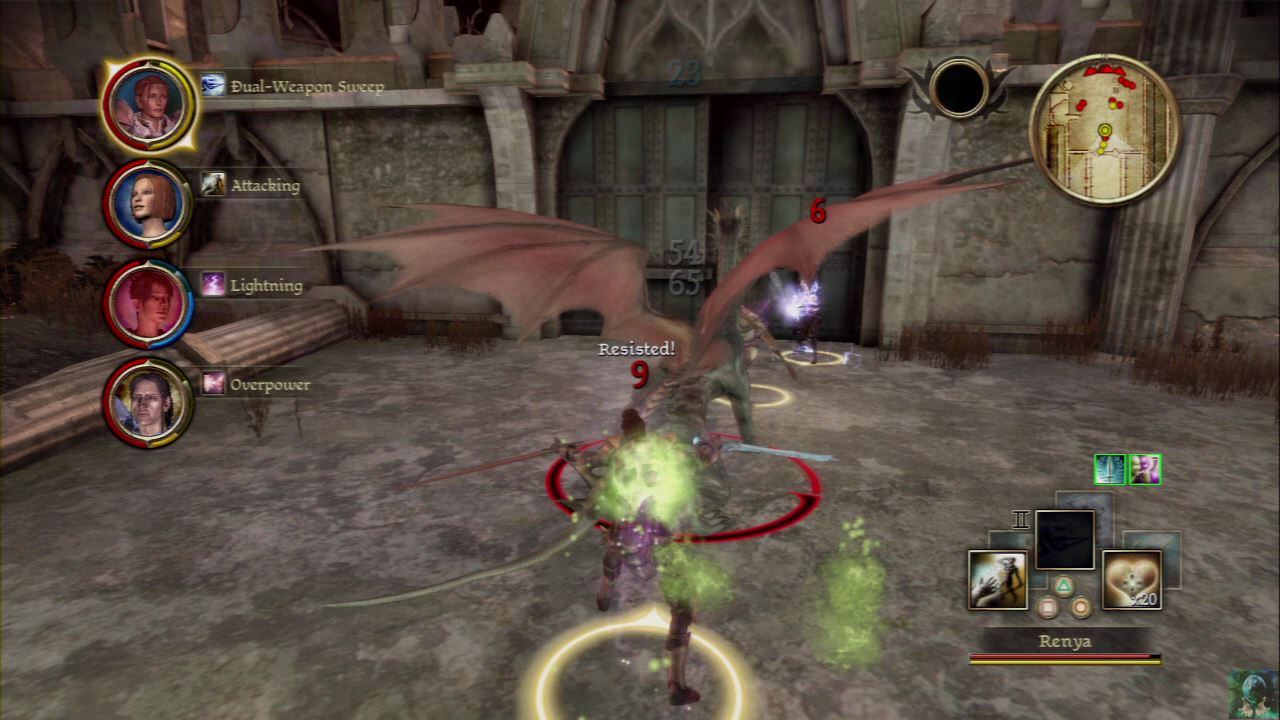The height and width of the screenshot is (720, 1280).
Task: Select the highlighted party leader portrait
Action: pos(150,104)
